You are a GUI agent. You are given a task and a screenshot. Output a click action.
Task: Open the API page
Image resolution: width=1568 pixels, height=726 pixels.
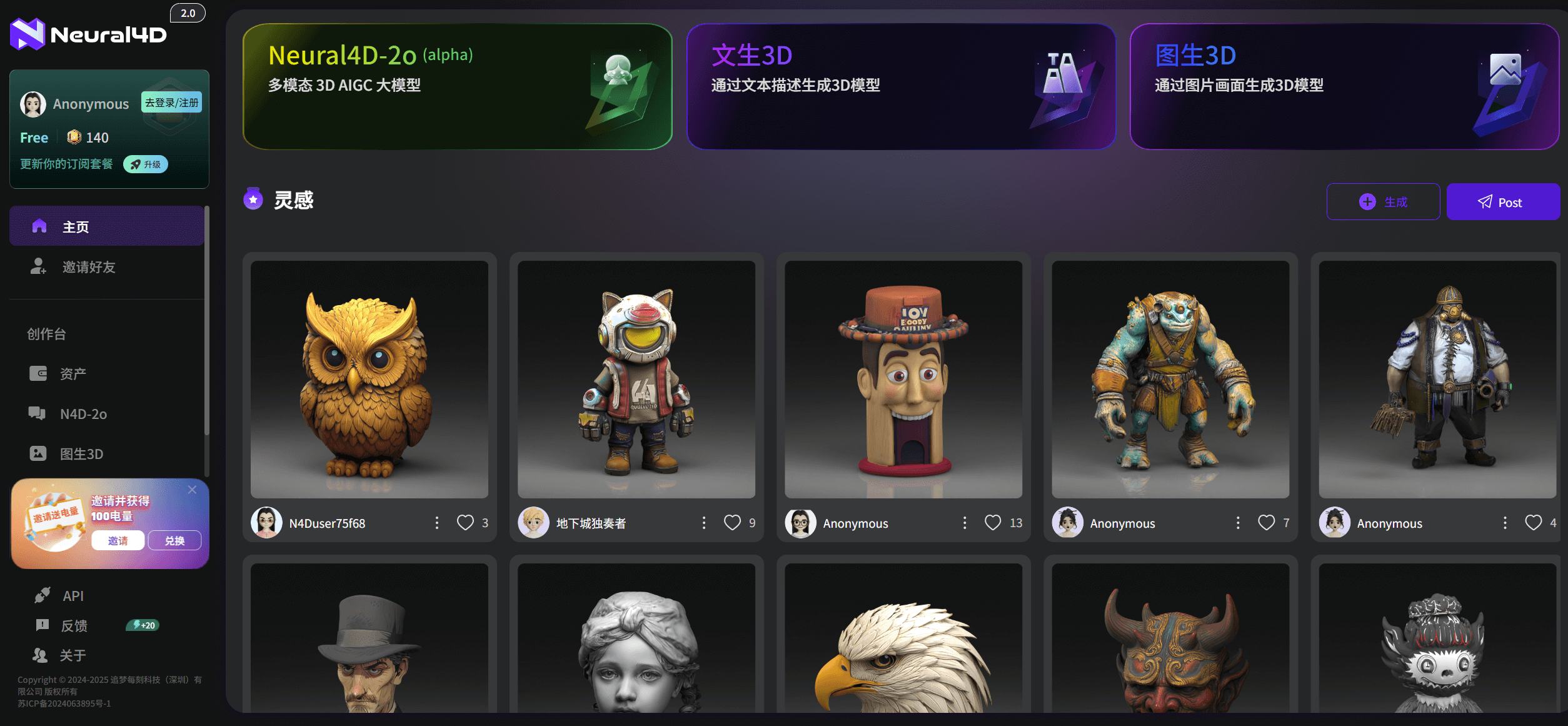[73, 596]
